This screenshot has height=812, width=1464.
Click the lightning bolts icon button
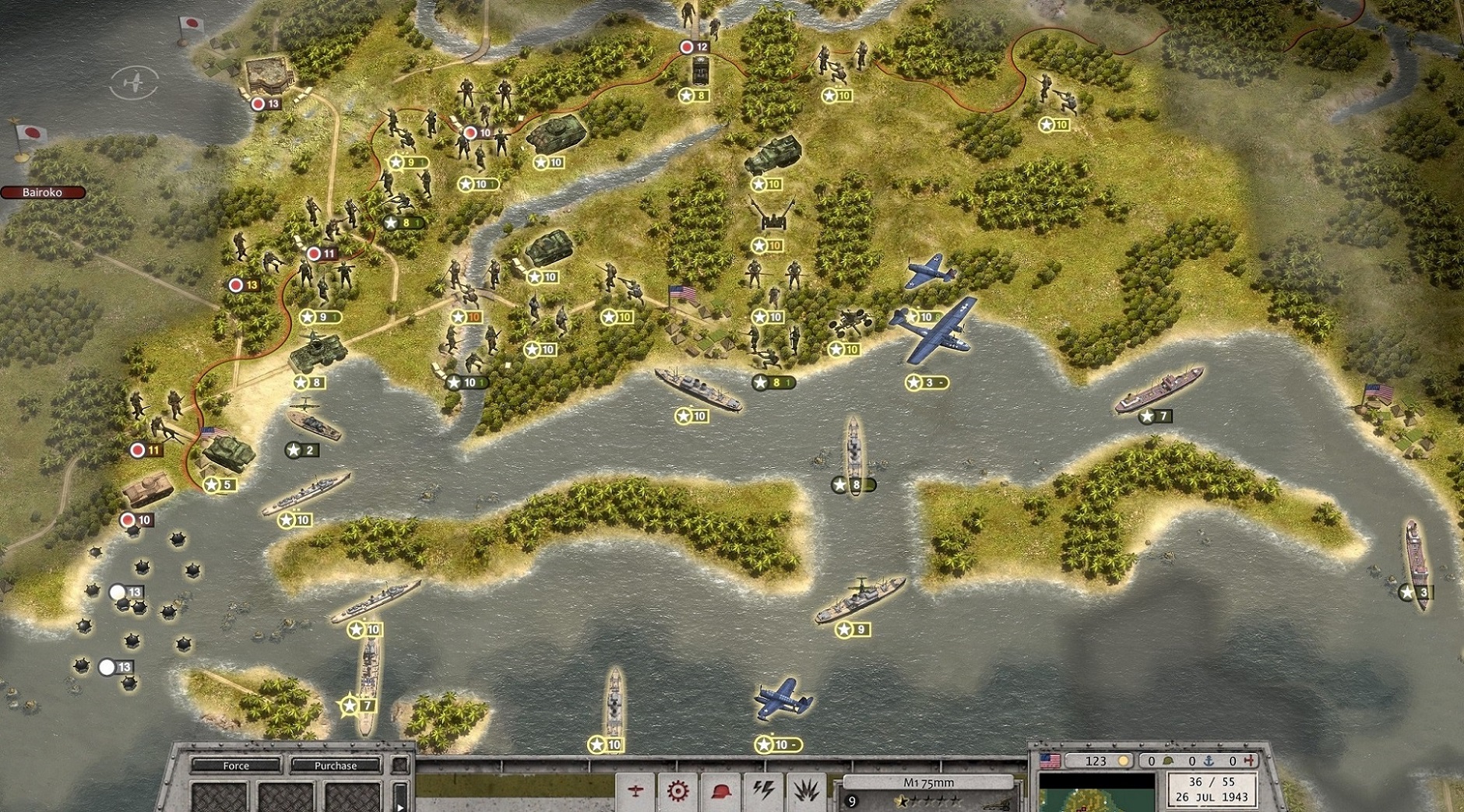763,792
